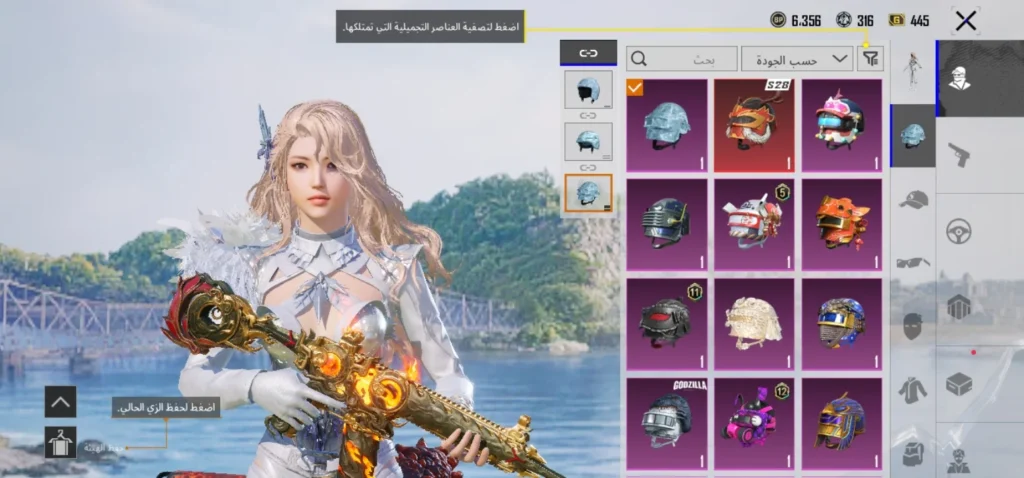Click the helmet search field
This screenshot has width=1024, height=478.
coord(682,59)
